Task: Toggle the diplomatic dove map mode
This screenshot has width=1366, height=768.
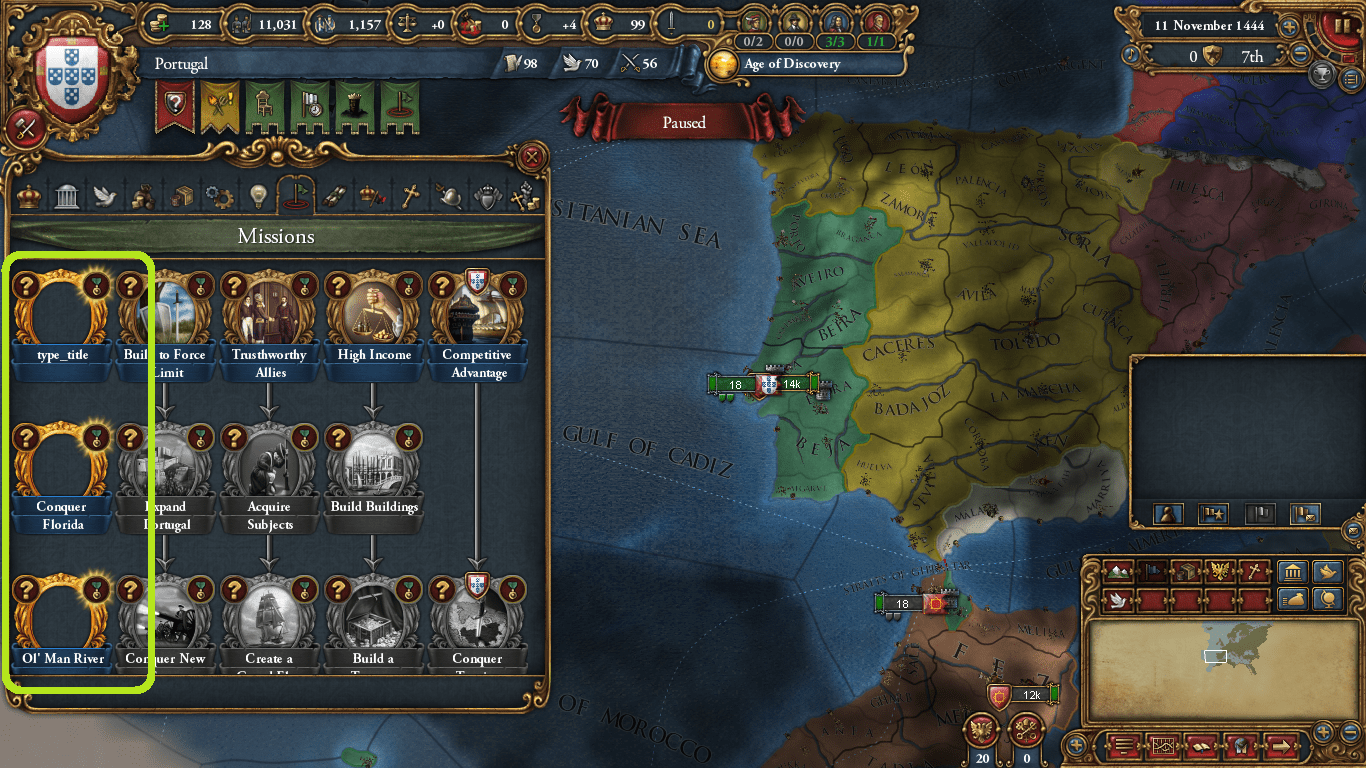Action: point(1117,599)
